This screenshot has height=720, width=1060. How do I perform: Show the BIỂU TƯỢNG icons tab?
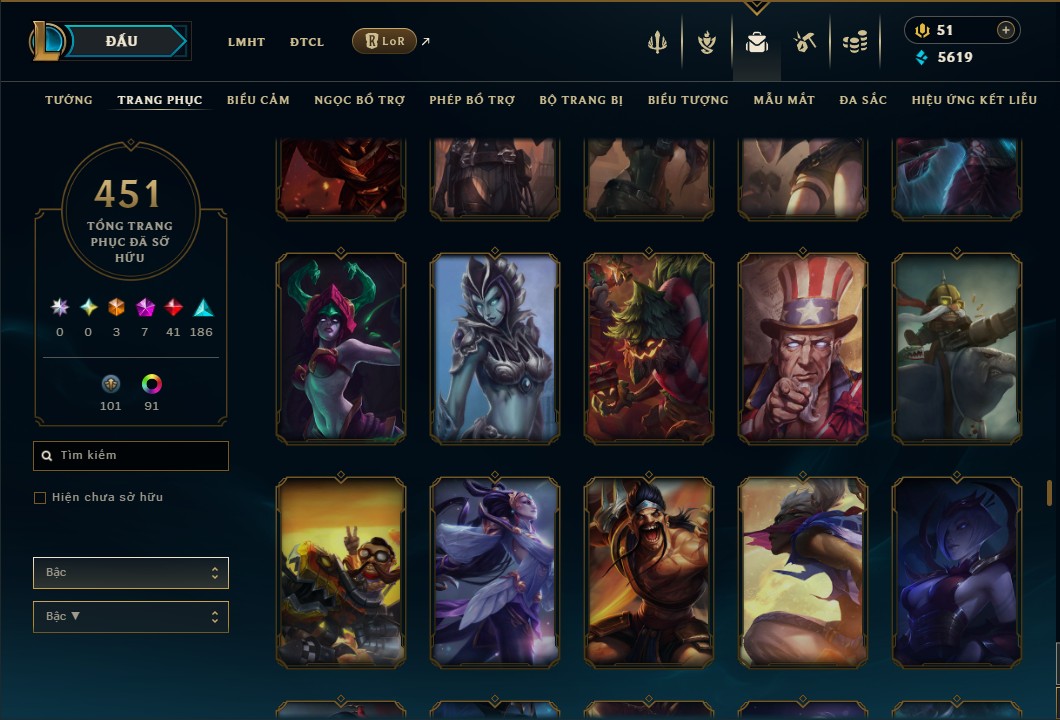point(688,100)
